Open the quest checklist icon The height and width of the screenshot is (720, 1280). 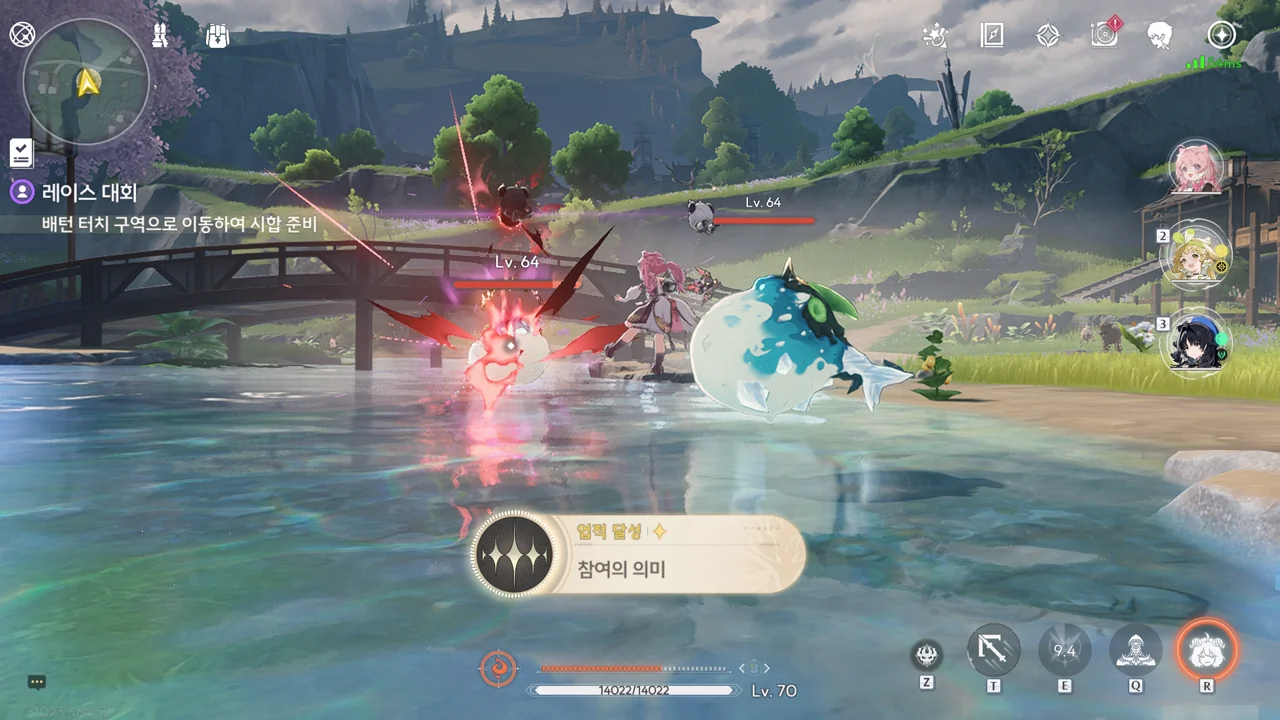21,153
